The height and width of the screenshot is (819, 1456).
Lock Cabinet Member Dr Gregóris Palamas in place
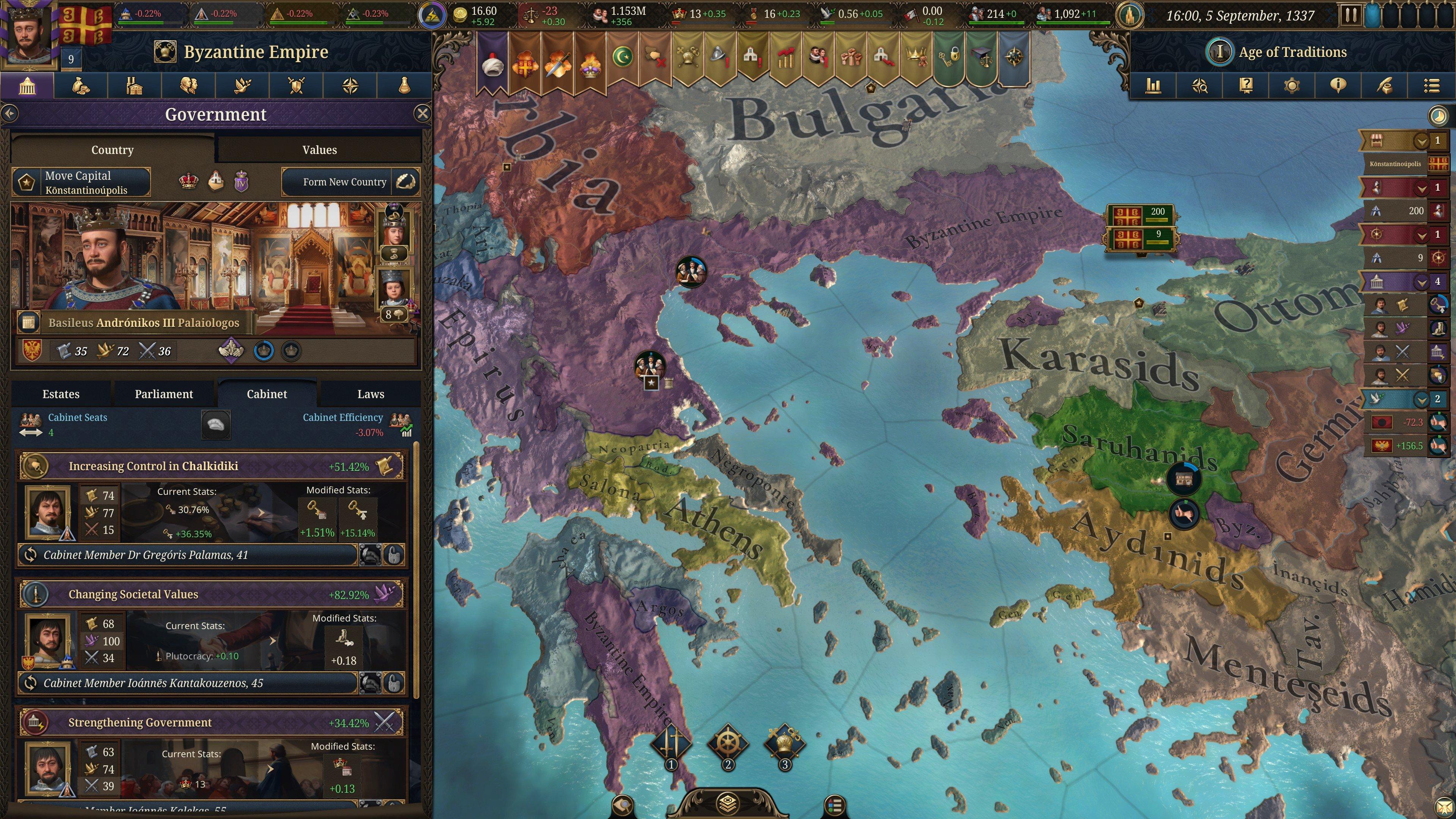395,555
